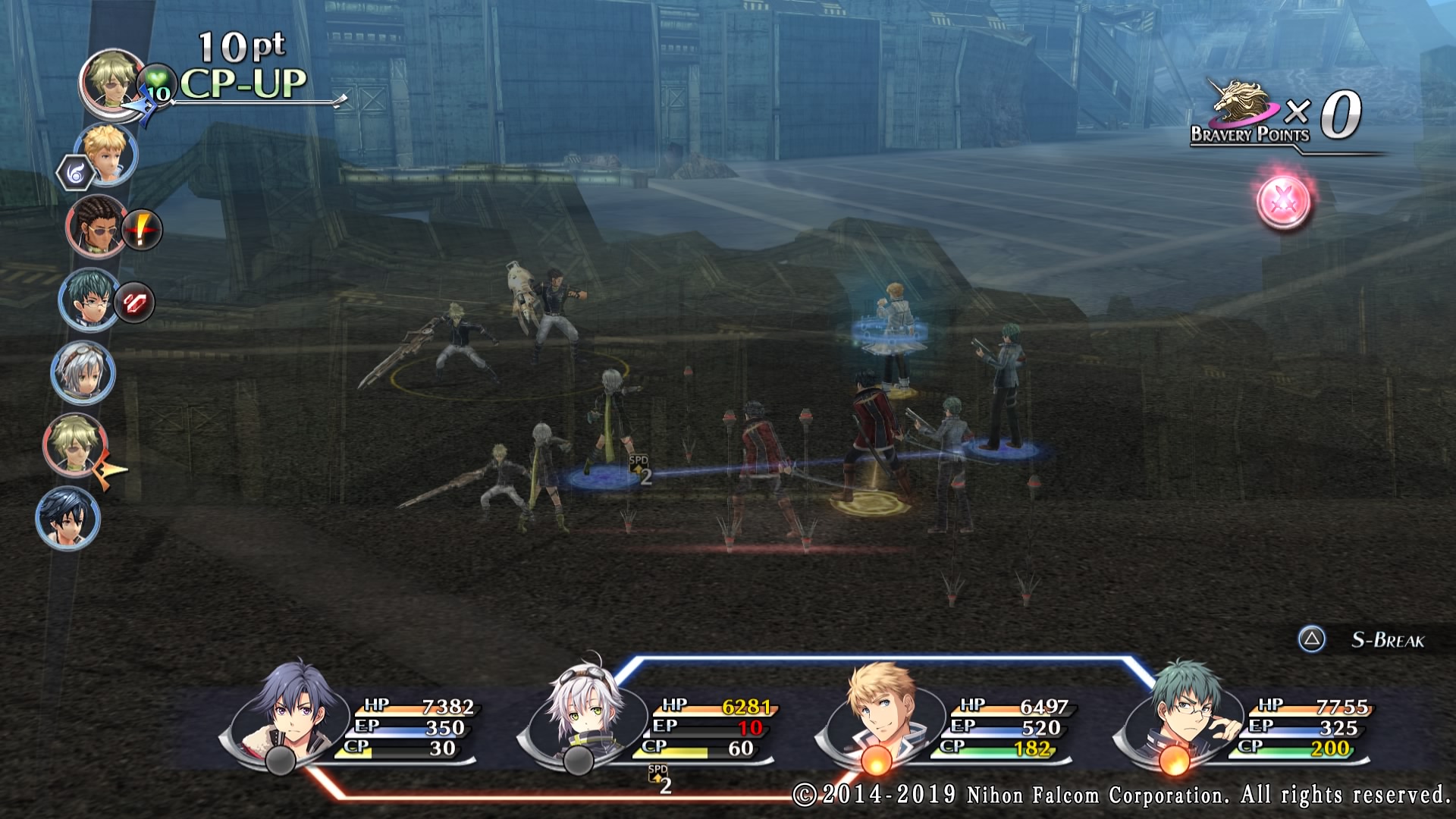Select the turn-order portrait with CP-UP bonus
This screenshot has height=819, width=1456.
click(112, 80)
